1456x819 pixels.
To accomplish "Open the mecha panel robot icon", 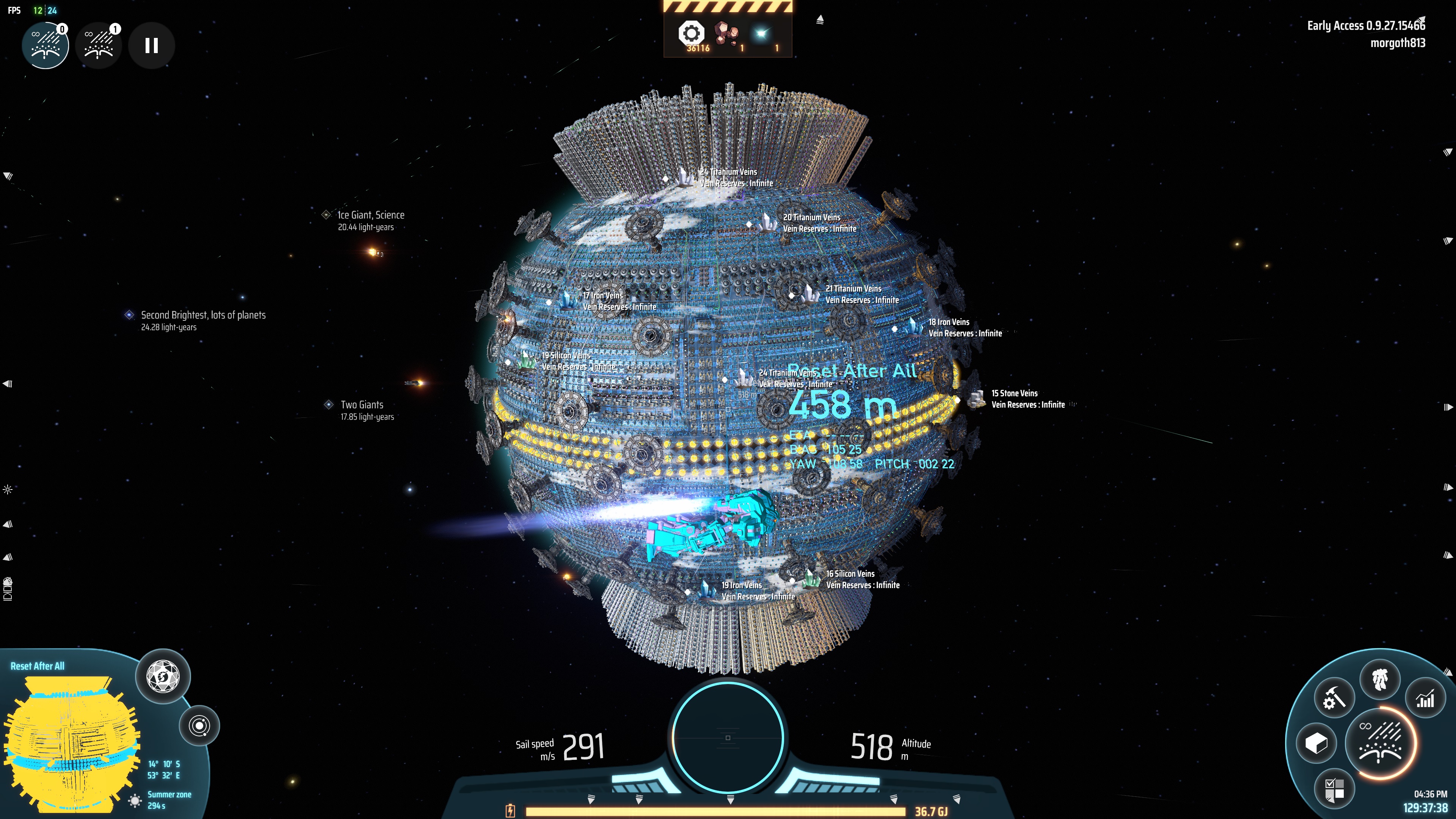I will coord(1380,678).
